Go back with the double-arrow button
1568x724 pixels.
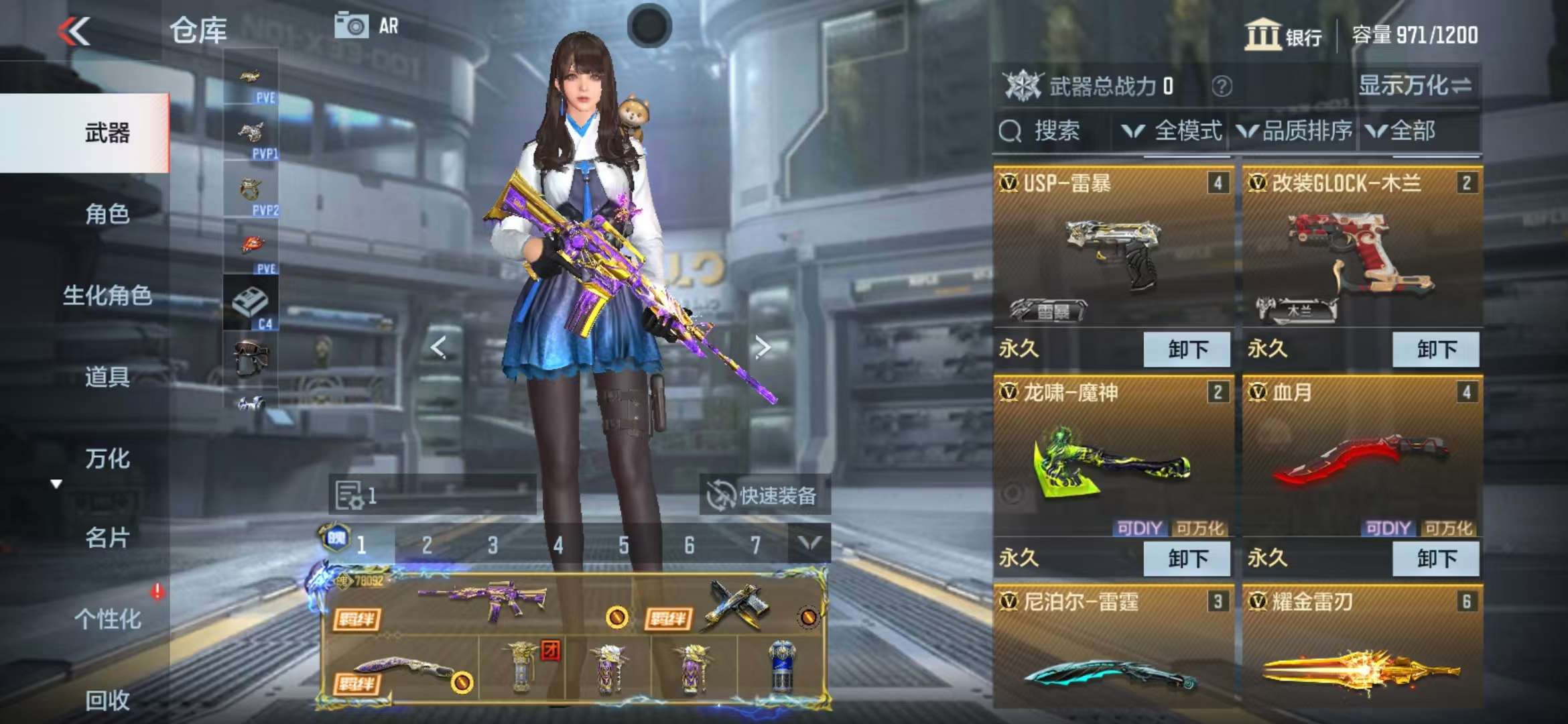tap(74, 32)
